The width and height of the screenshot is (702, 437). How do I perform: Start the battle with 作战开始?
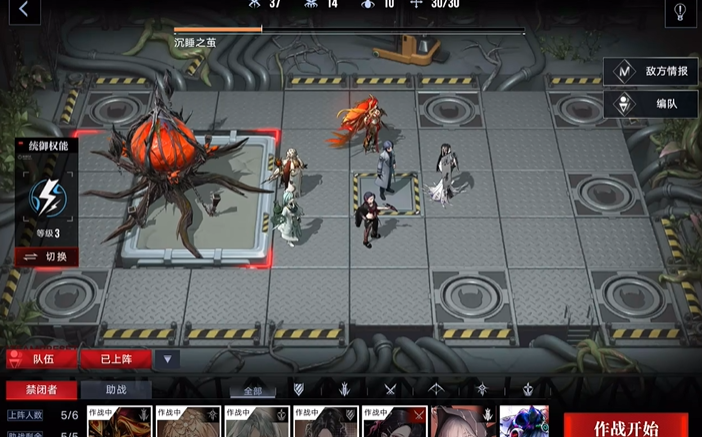pyautogui.click(x=626, y=427)
